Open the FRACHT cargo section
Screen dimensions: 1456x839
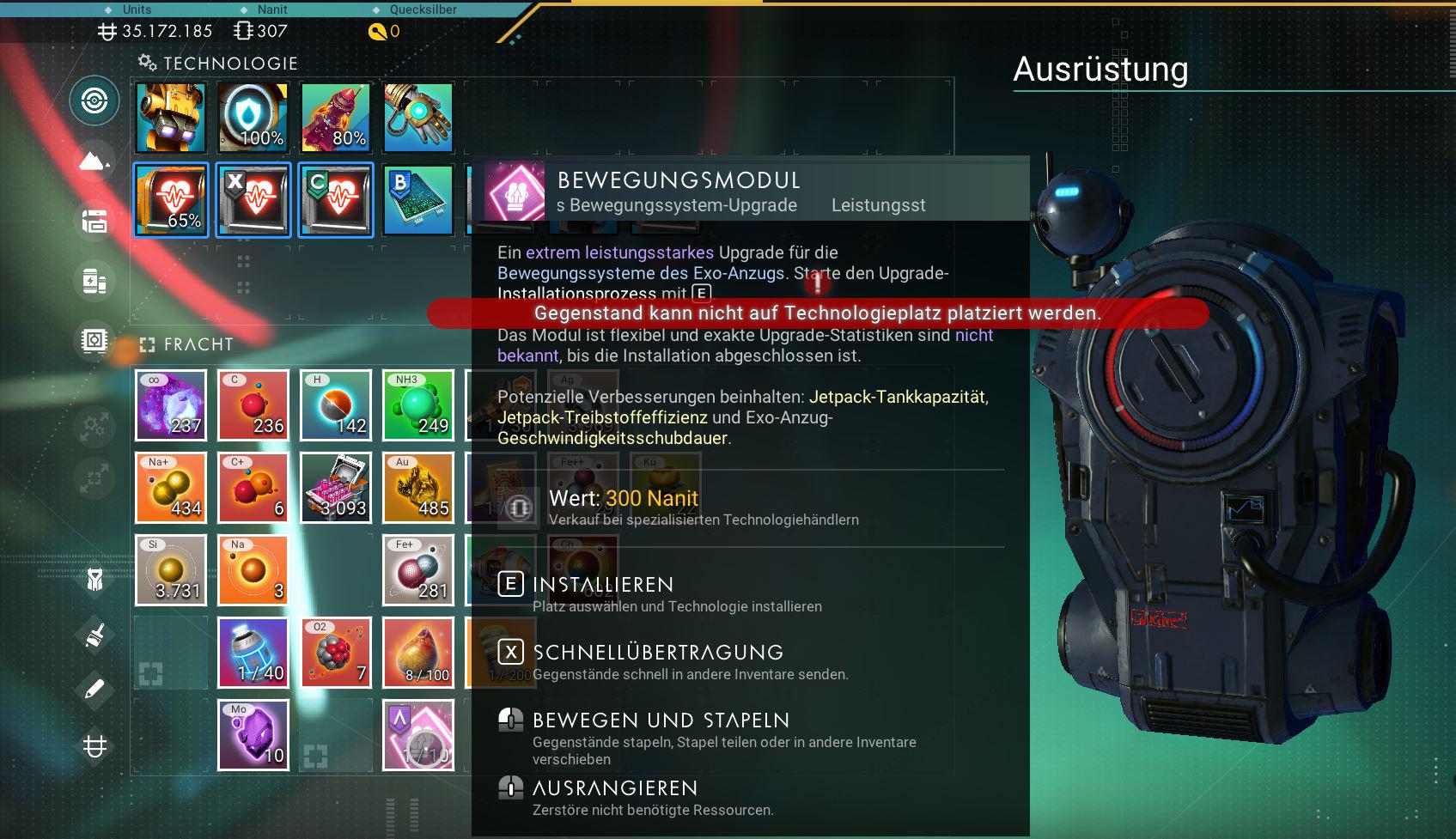coord(198,344)
